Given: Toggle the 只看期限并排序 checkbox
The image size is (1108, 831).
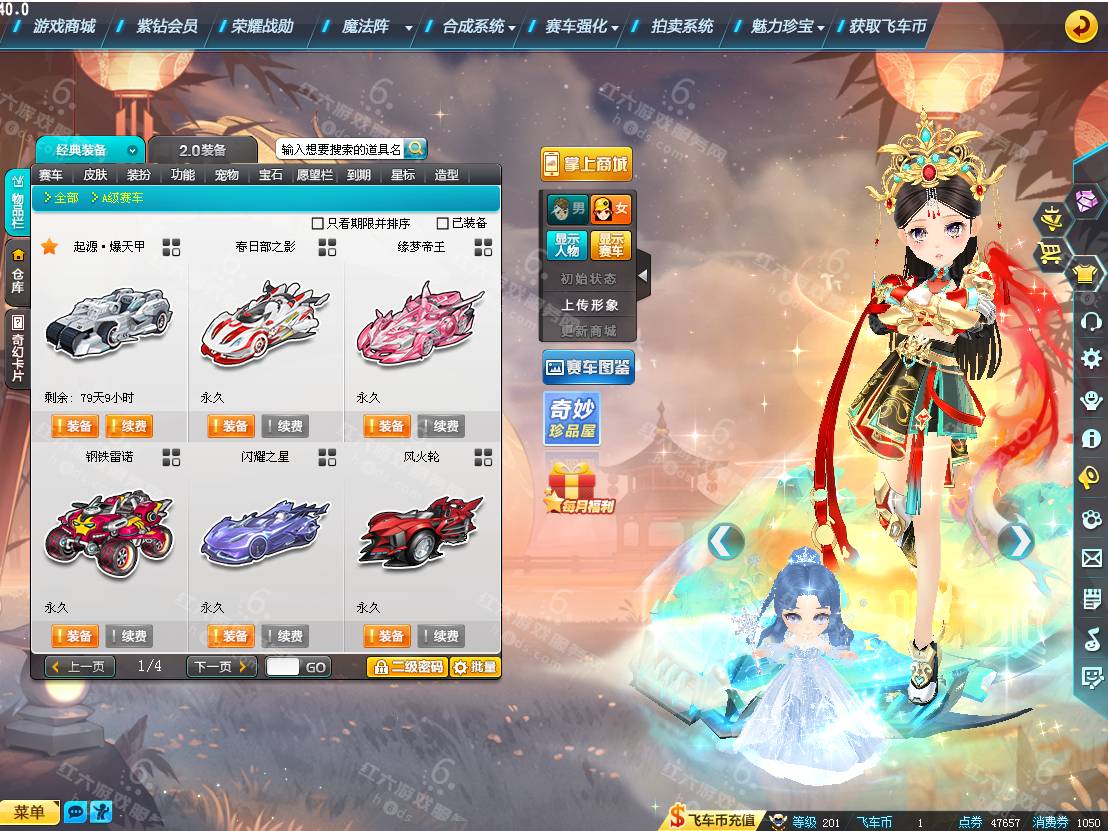Looking at the screenshot, I should pos(318,223).
